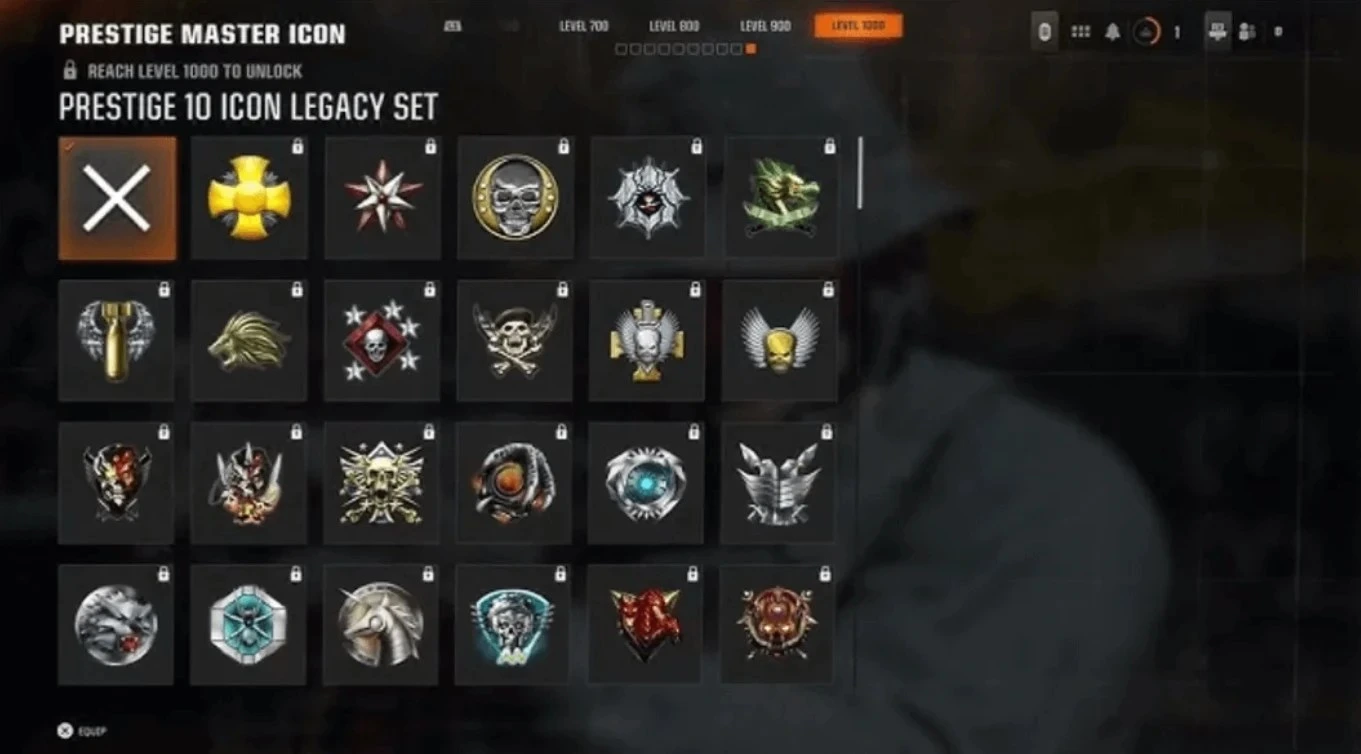Select the skull in gold ring icon

516,198
